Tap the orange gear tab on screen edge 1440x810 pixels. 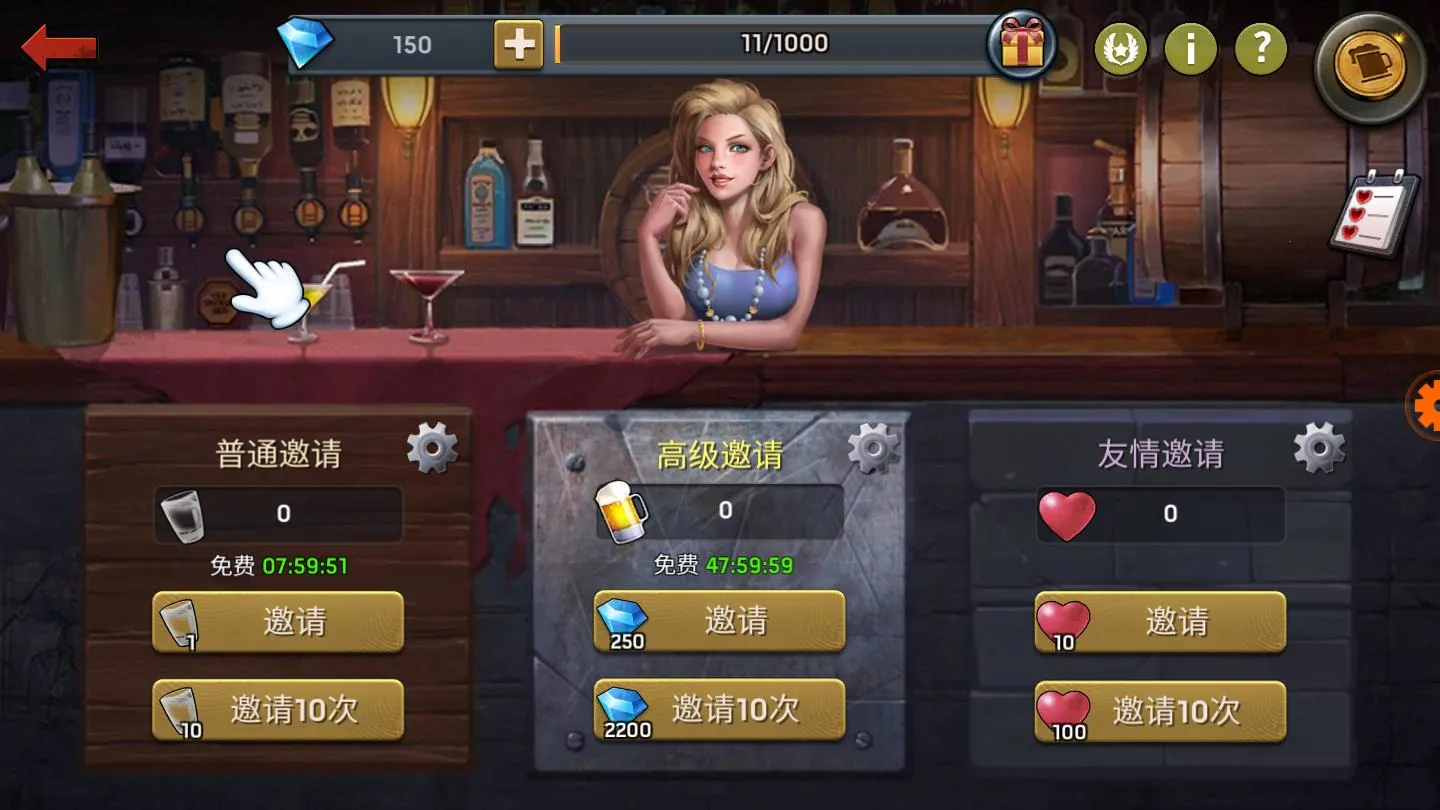1428,407
